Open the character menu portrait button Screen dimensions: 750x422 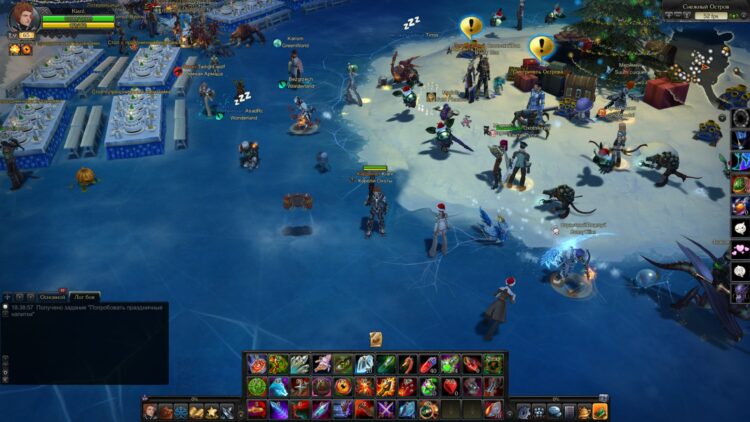coord(150,411)
